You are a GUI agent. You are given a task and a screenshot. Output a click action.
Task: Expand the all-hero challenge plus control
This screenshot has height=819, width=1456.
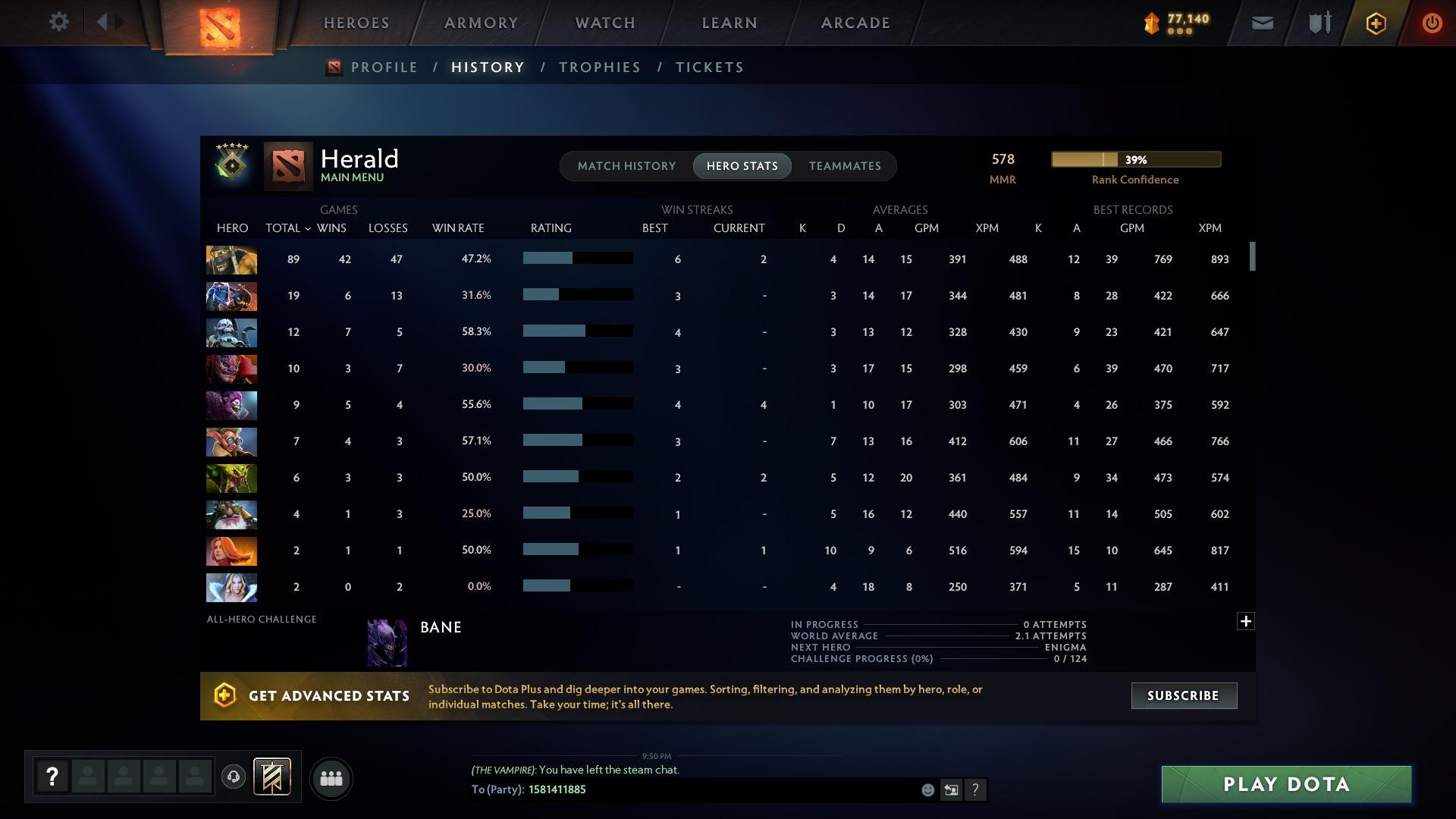1246,620
